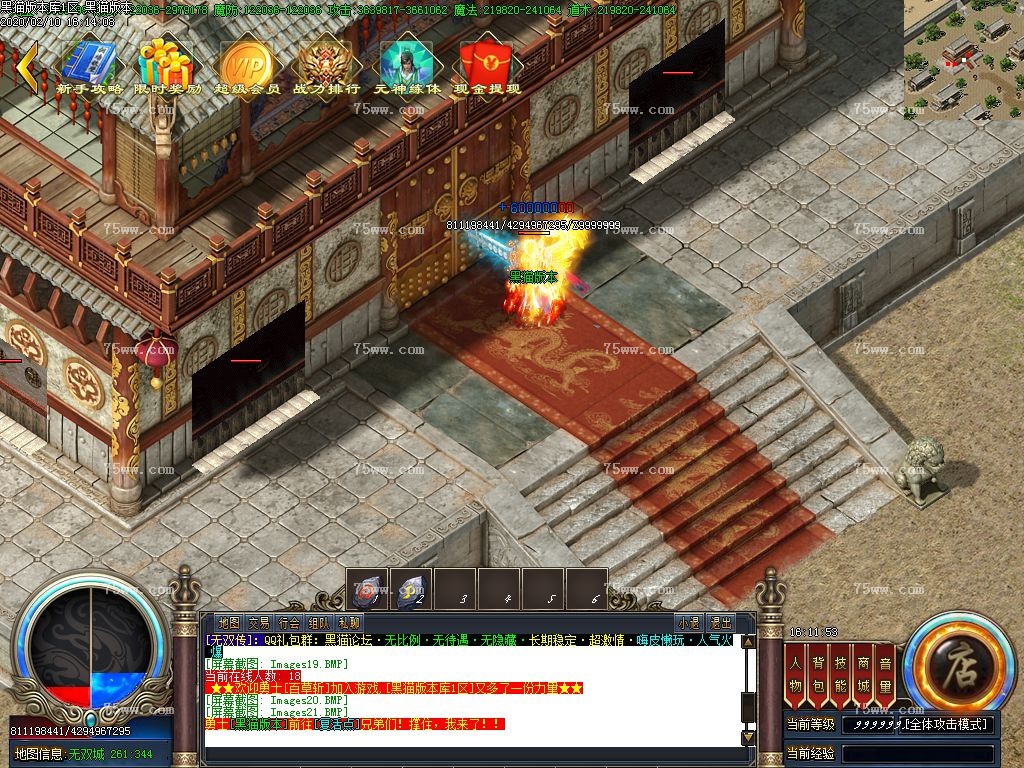Open the 人物 character banner
The image size is (1024, 768).
[796, 674]
